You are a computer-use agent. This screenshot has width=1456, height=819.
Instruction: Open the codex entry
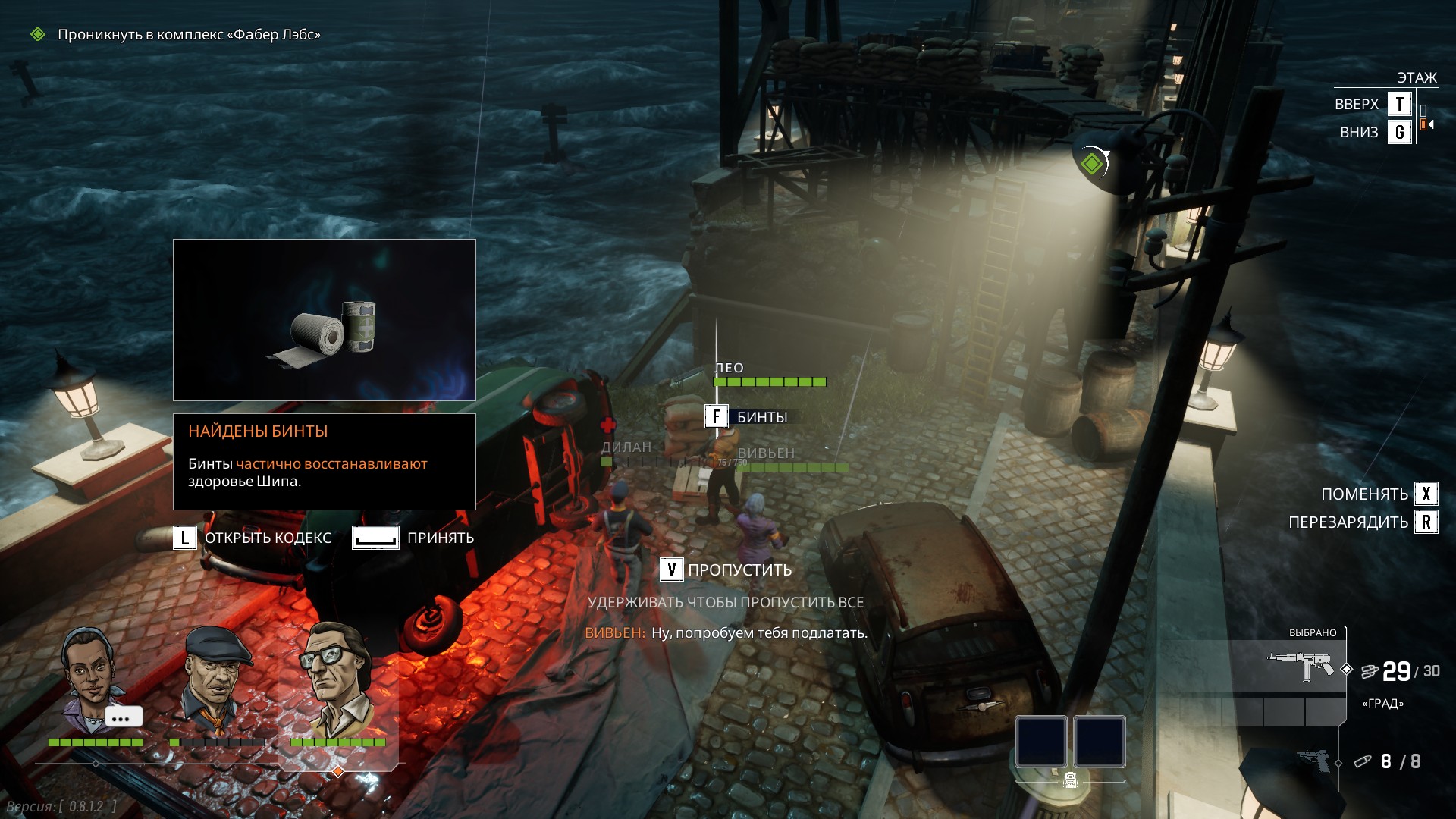[x=253, y=538]
